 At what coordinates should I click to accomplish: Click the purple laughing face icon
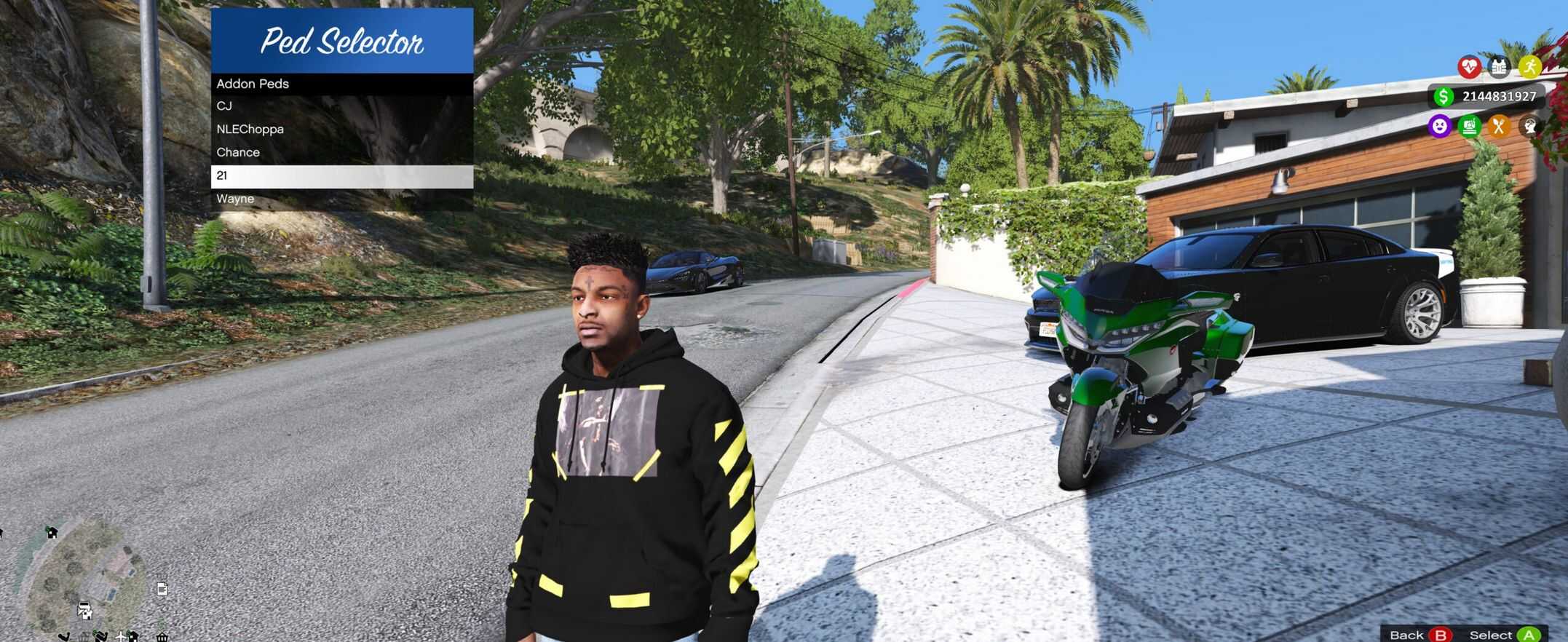coord(1439,127)
